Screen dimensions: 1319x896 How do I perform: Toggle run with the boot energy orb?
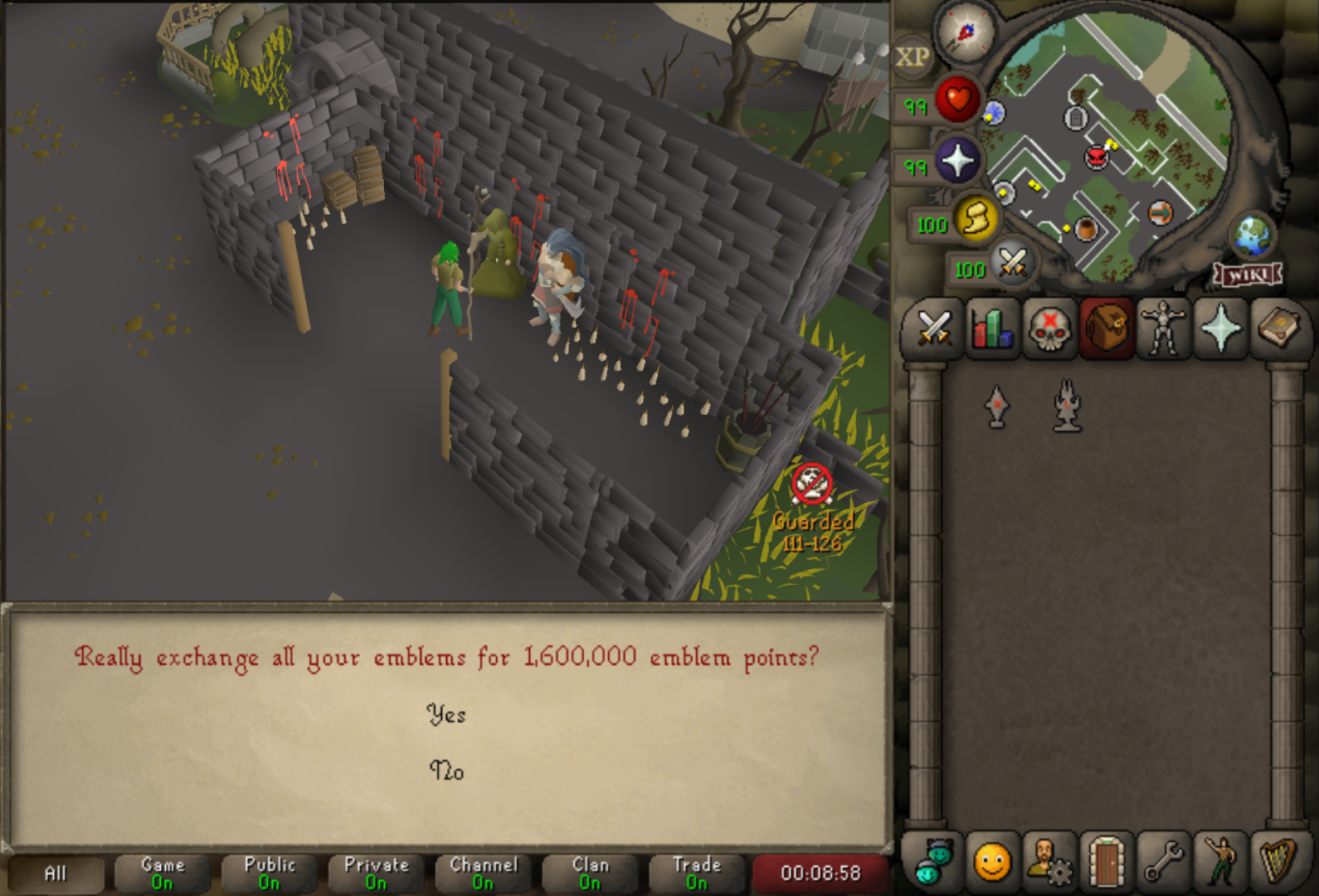976,220
